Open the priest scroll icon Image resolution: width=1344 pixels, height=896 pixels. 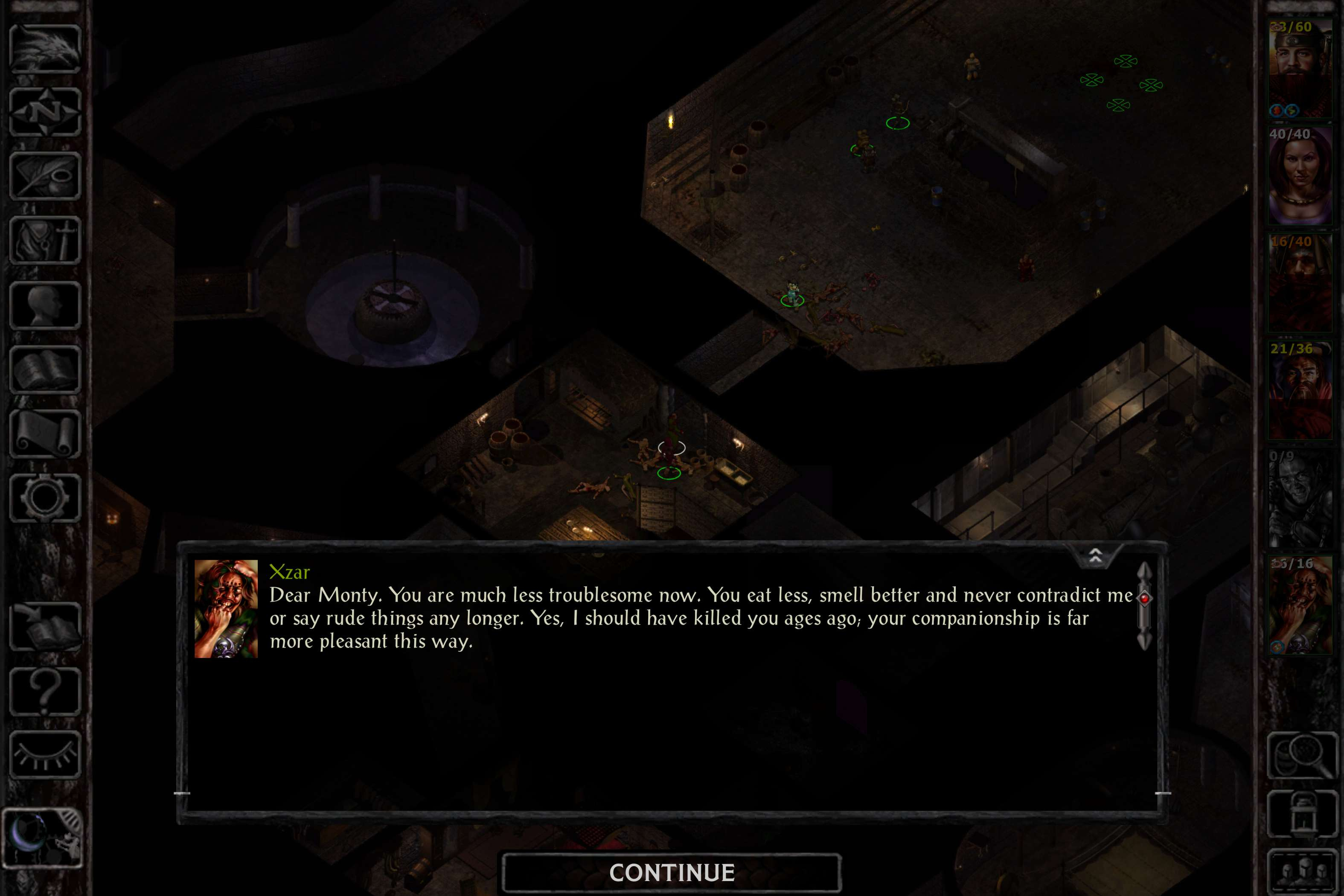coord(45,433)
